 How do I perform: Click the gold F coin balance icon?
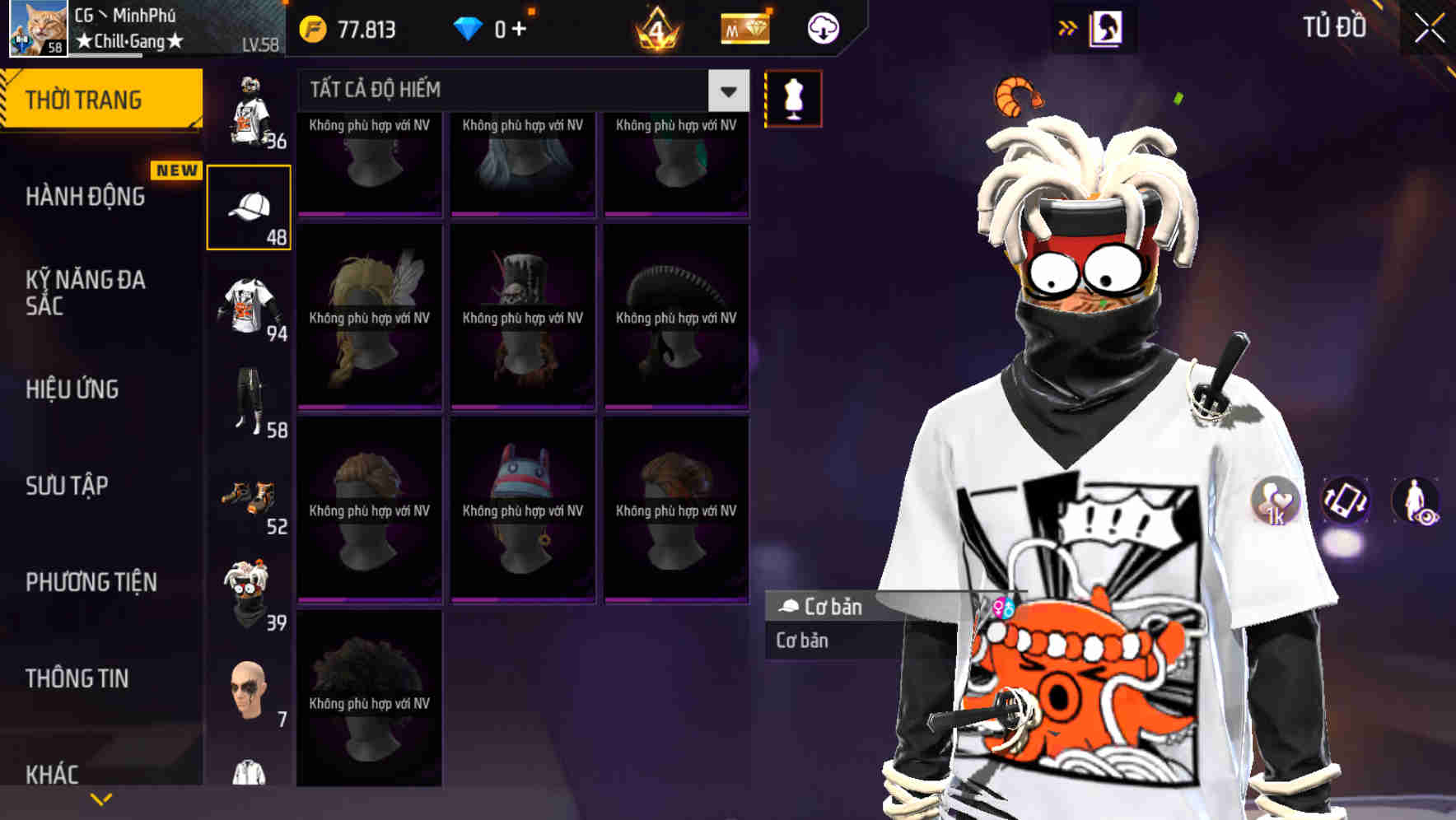311,27
